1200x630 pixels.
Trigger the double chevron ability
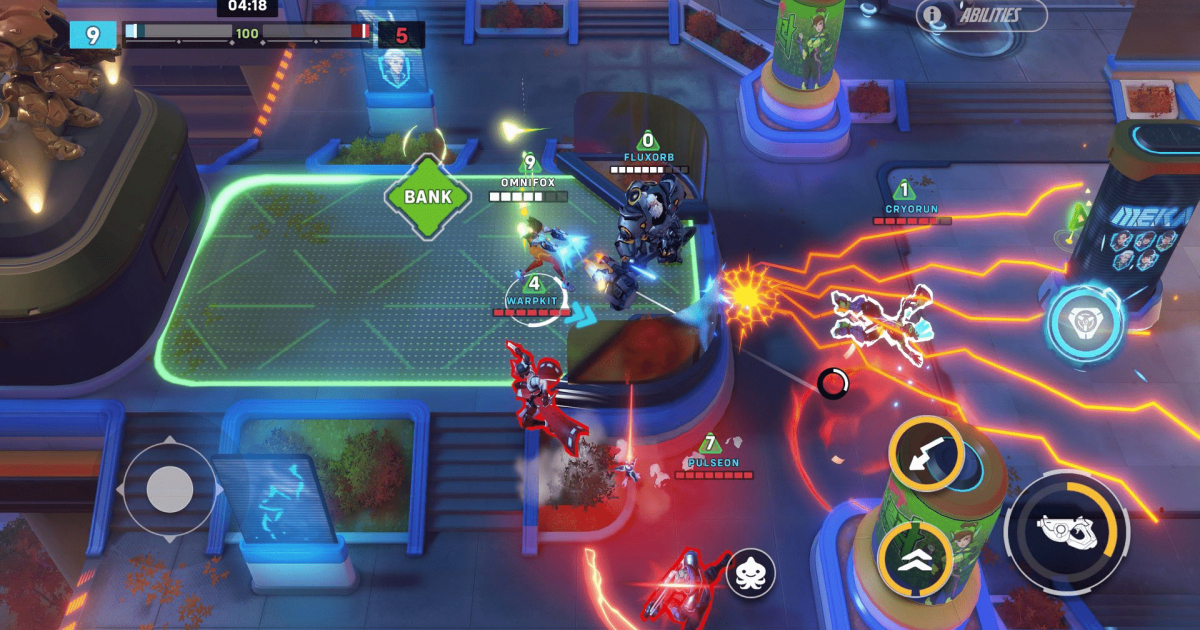[914, 558]
